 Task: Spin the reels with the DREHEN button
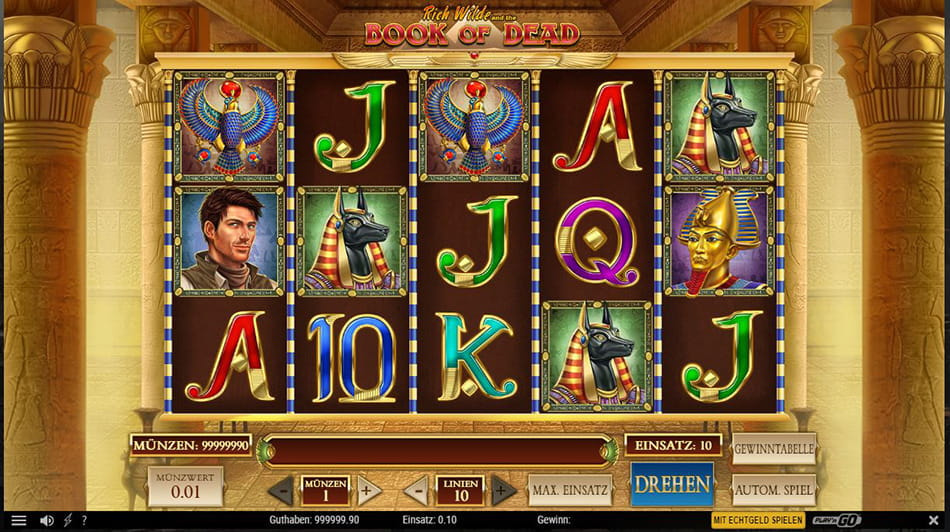click(672, 485)
